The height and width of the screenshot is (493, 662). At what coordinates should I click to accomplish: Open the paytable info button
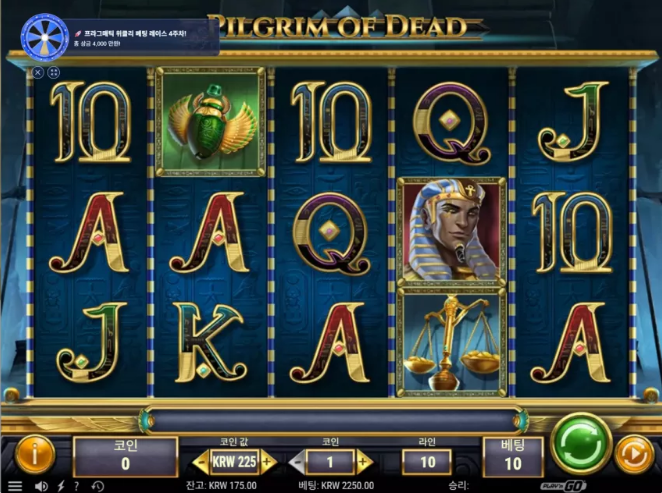pos(33,454)
